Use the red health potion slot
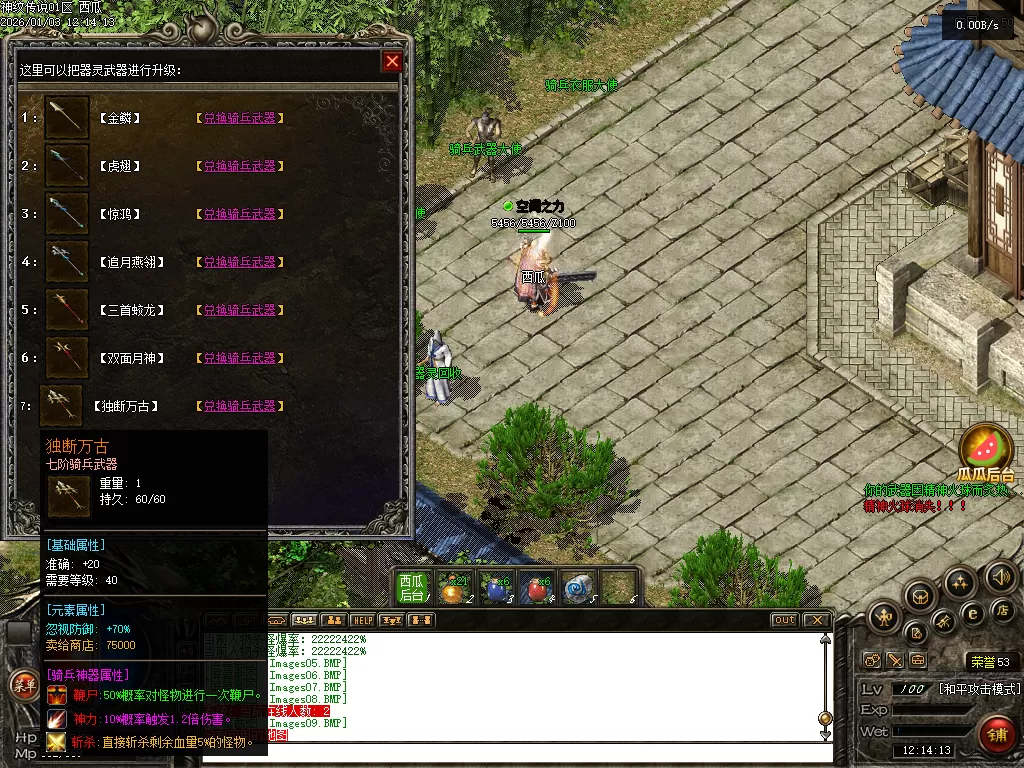The image size is (1024, 768). point(536,589)
